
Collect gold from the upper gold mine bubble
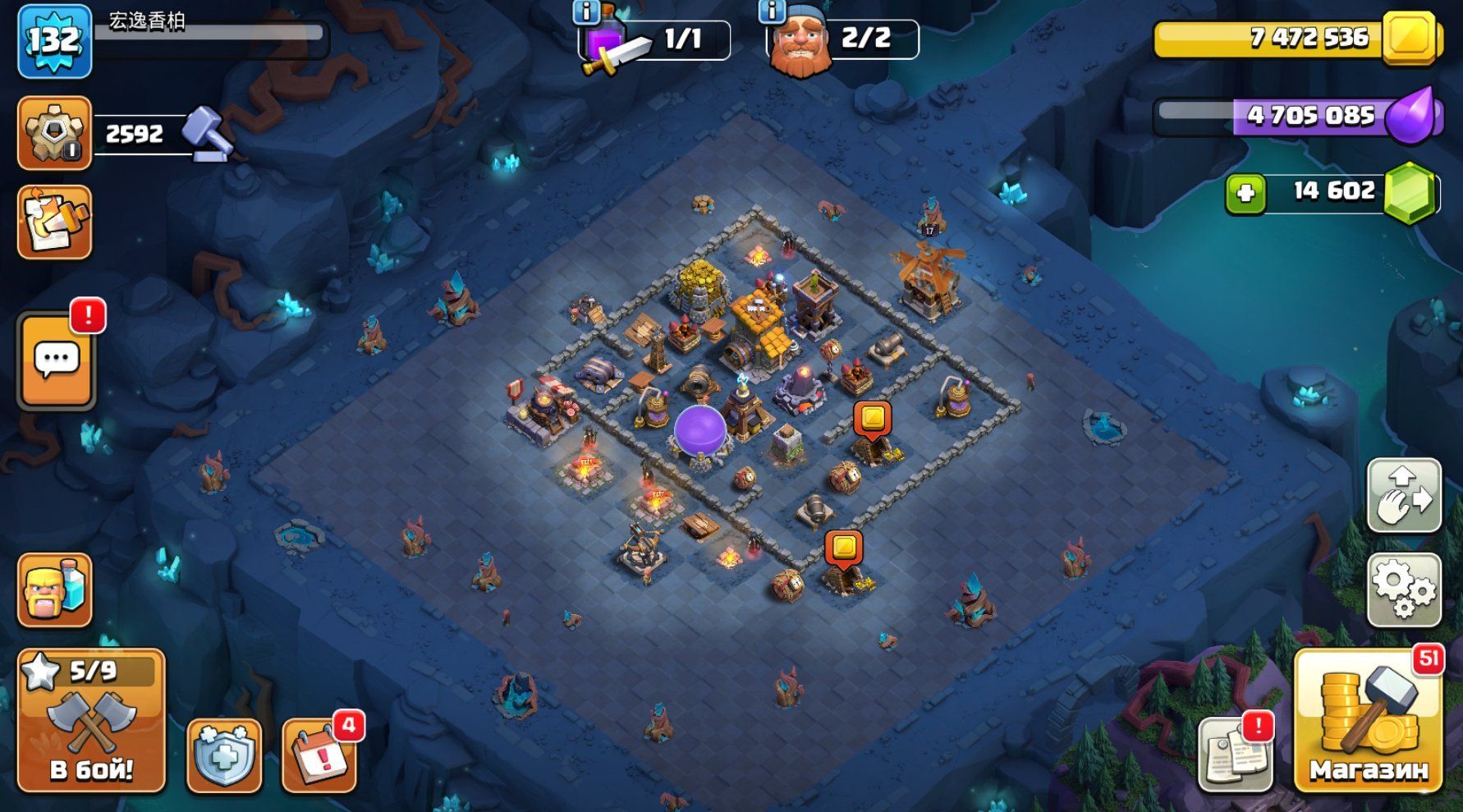click(872, 418)
